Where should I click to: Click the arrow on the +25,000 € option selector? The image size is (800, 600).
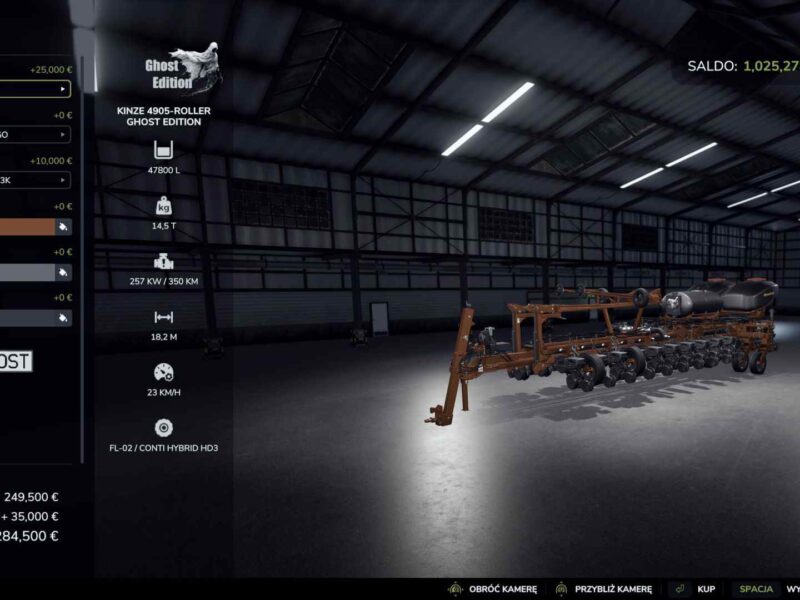(x=63, y=89)
